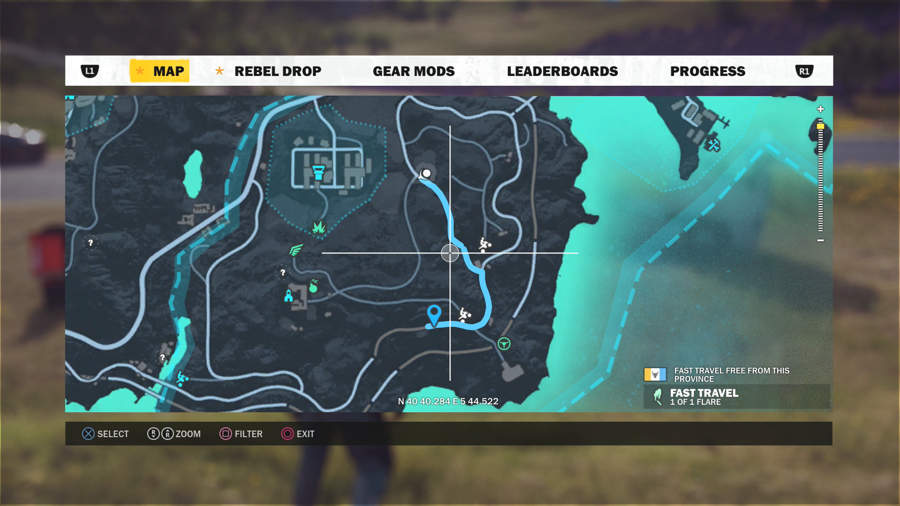Click the green grenade marker
This screenshot has width=900, height=506.
312,287
